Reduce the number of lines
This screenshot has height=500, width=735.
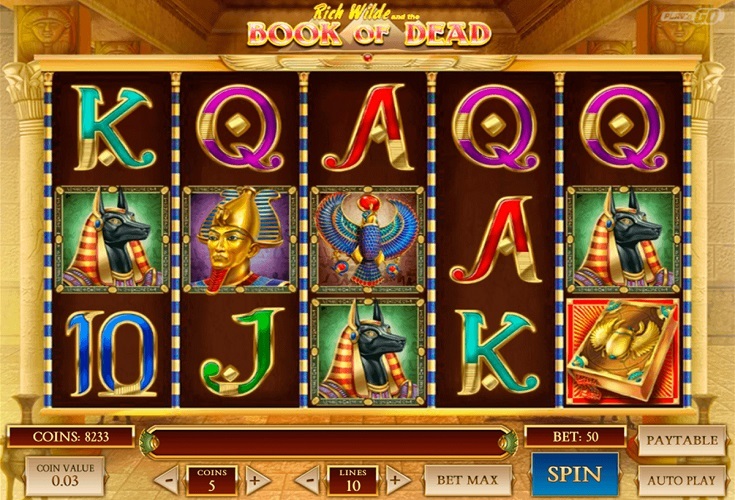pyautogui.click(x=310, y=480)
